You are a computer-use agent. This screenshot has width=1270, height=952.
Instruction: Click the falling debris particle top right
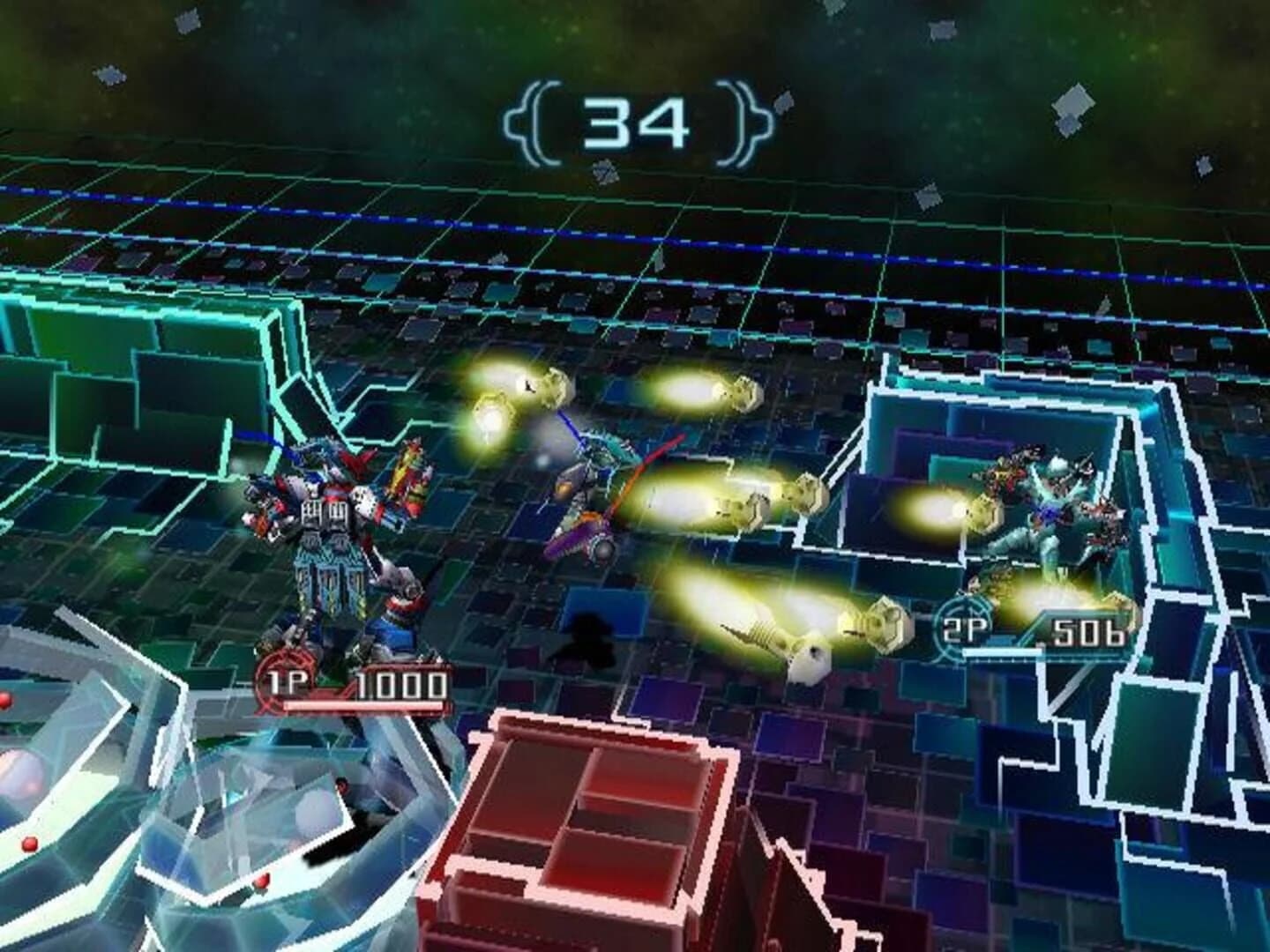(1072, 106)
